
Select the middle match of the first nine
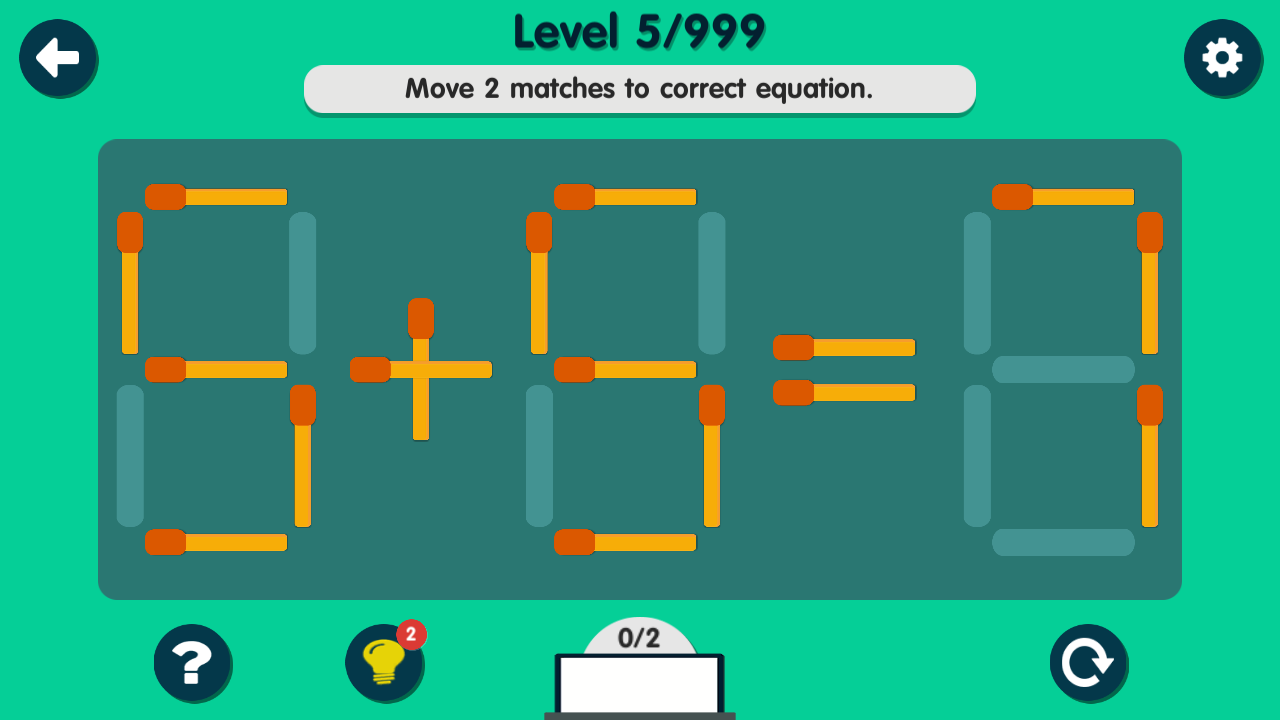pyautogui.click(x=215, y=370)
